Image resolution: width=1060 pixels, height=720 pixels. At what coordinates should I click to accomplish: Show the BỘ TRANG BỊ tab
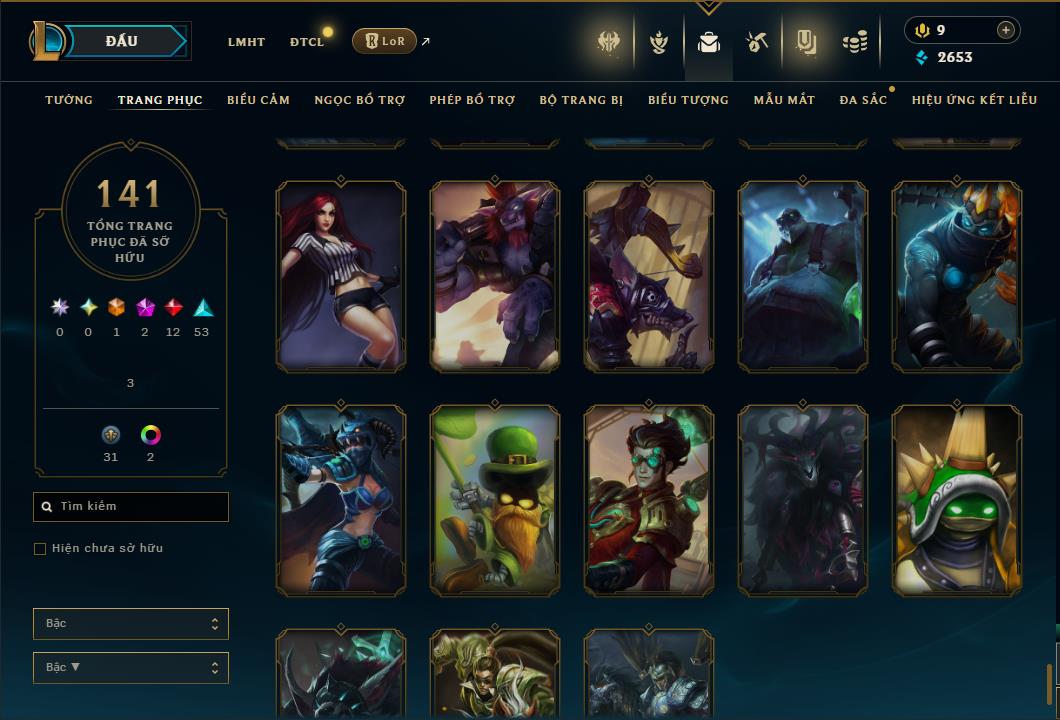(581, 100)
